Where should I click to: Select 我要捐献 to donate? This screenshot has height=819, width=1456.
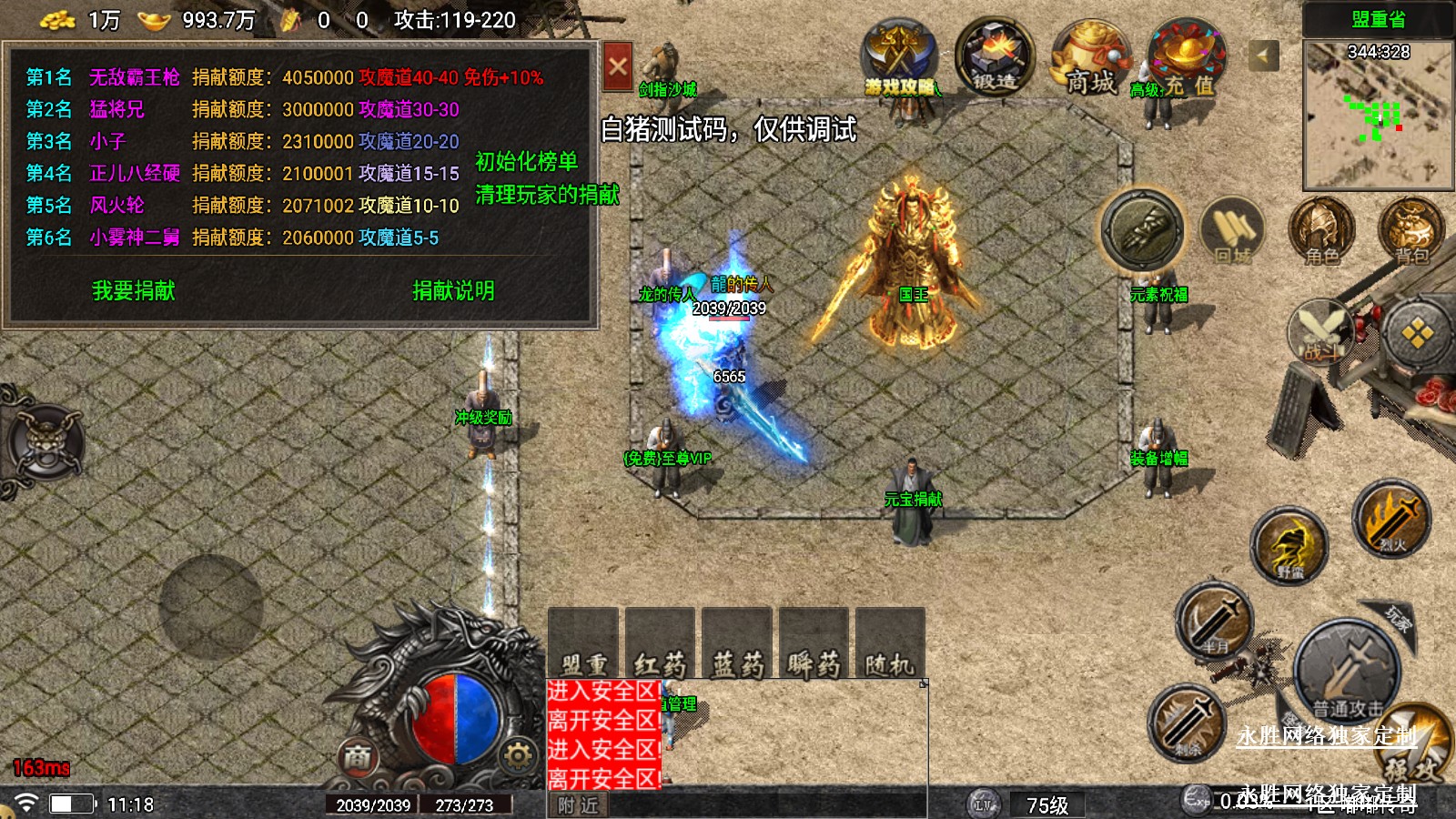coord(134,291)
